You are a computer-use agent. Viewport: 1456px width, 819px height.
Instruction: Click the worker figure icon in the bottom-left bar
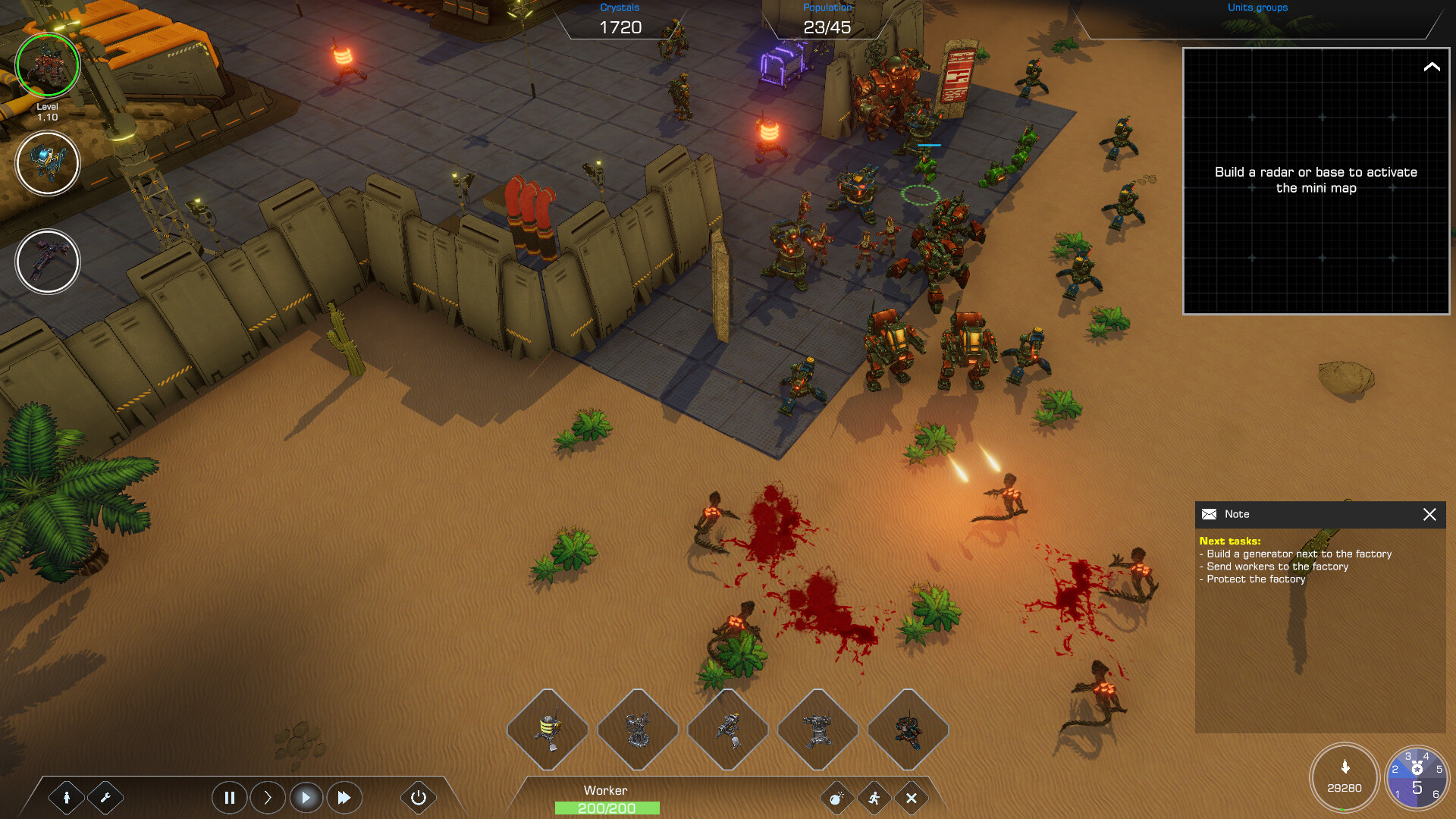pyautogui.click(x=67, y=798)
